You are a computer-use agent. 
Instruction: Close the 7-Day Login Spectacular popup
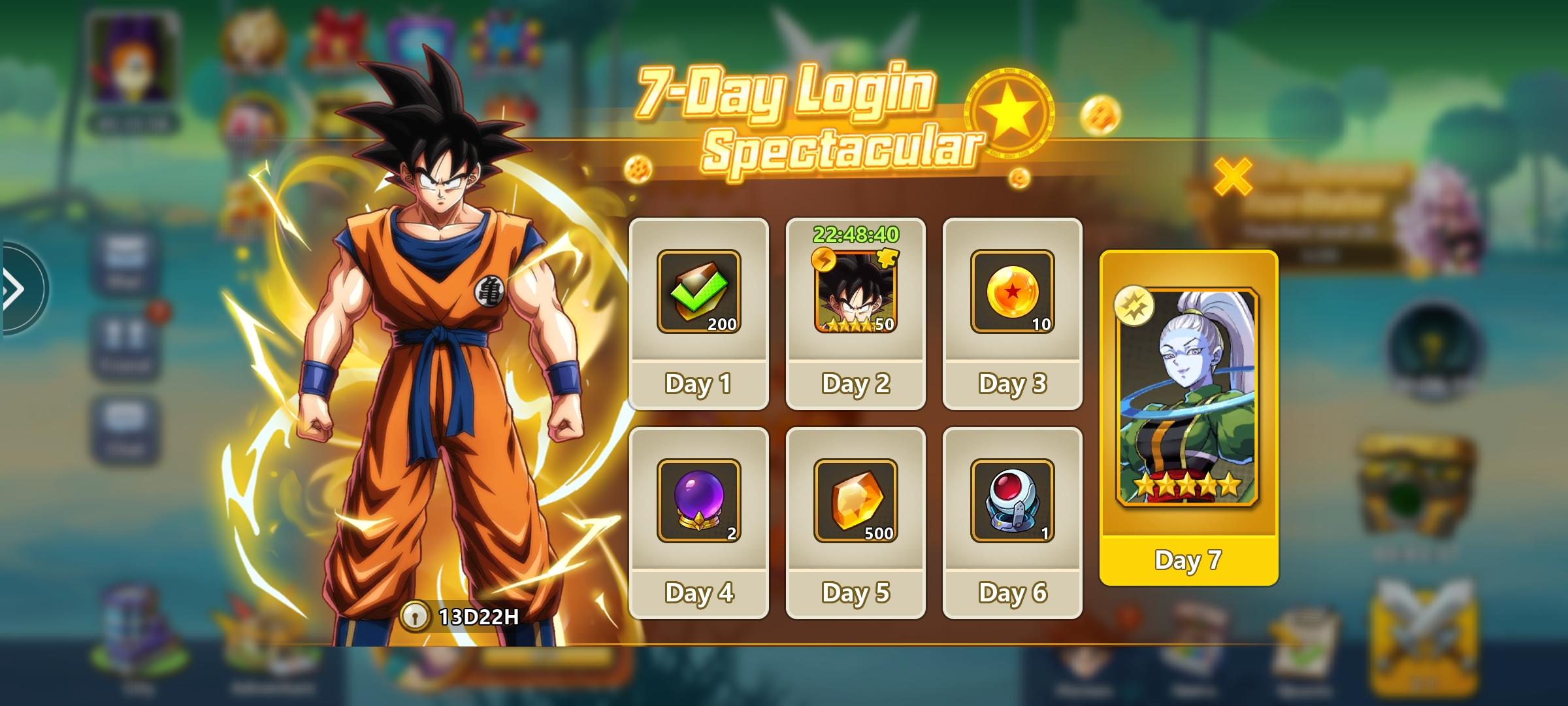[1232, 176]
